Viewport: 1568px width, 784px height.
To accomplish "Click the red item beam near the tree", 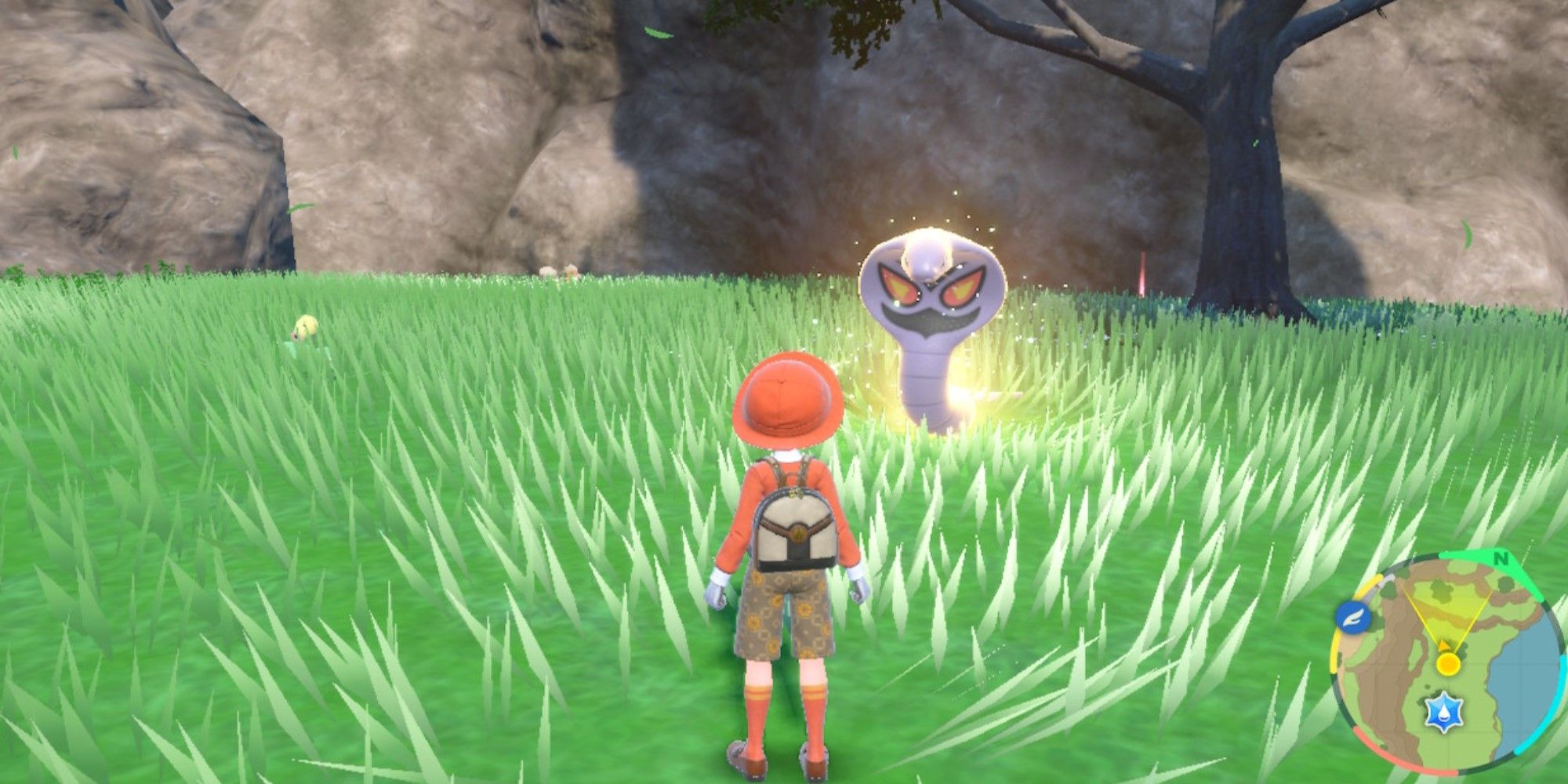I will pyautogui.click(x=1142, y=270).
